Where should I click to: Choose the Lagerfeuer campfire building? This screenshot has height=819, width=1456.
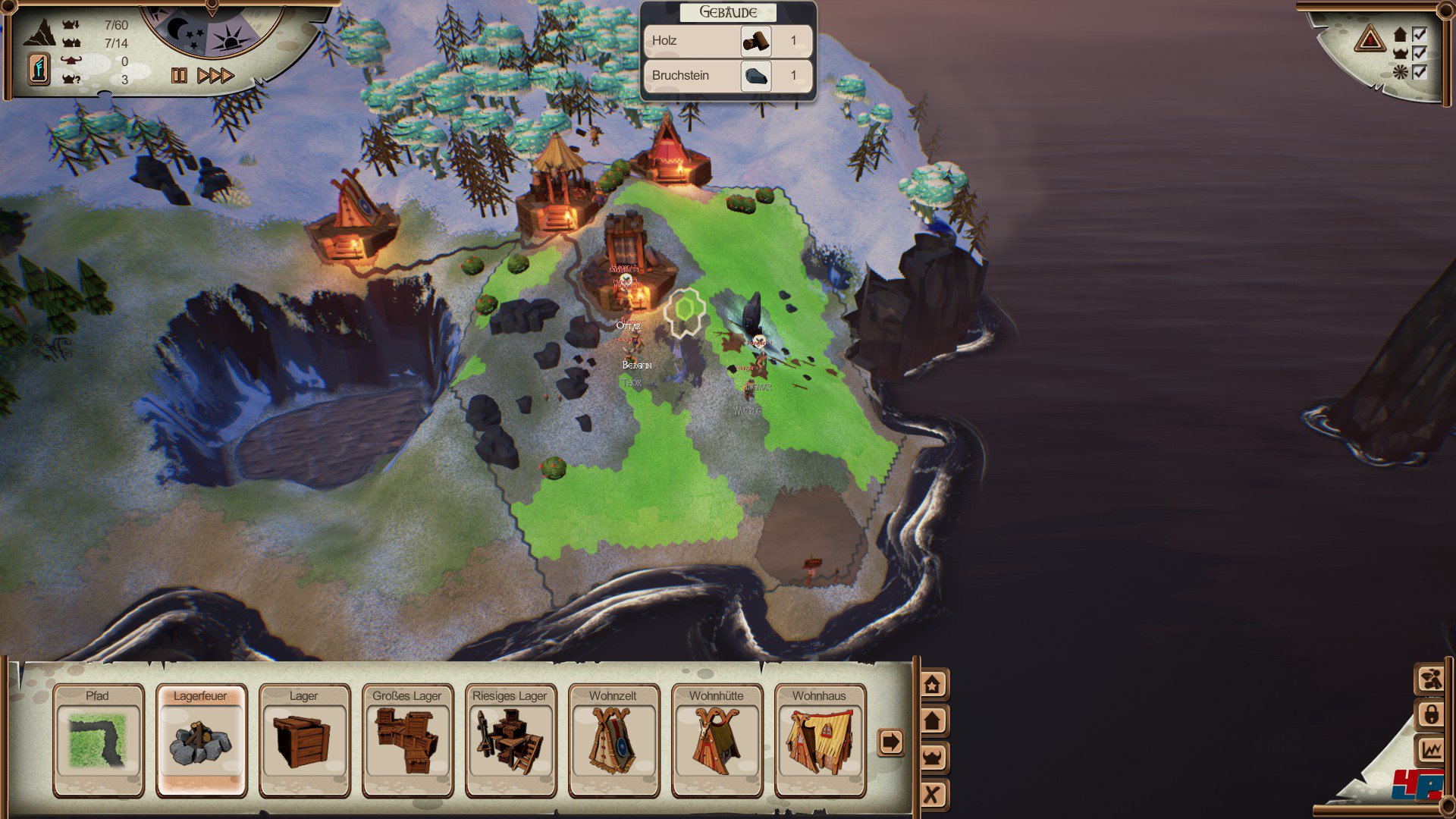[201, 740]
